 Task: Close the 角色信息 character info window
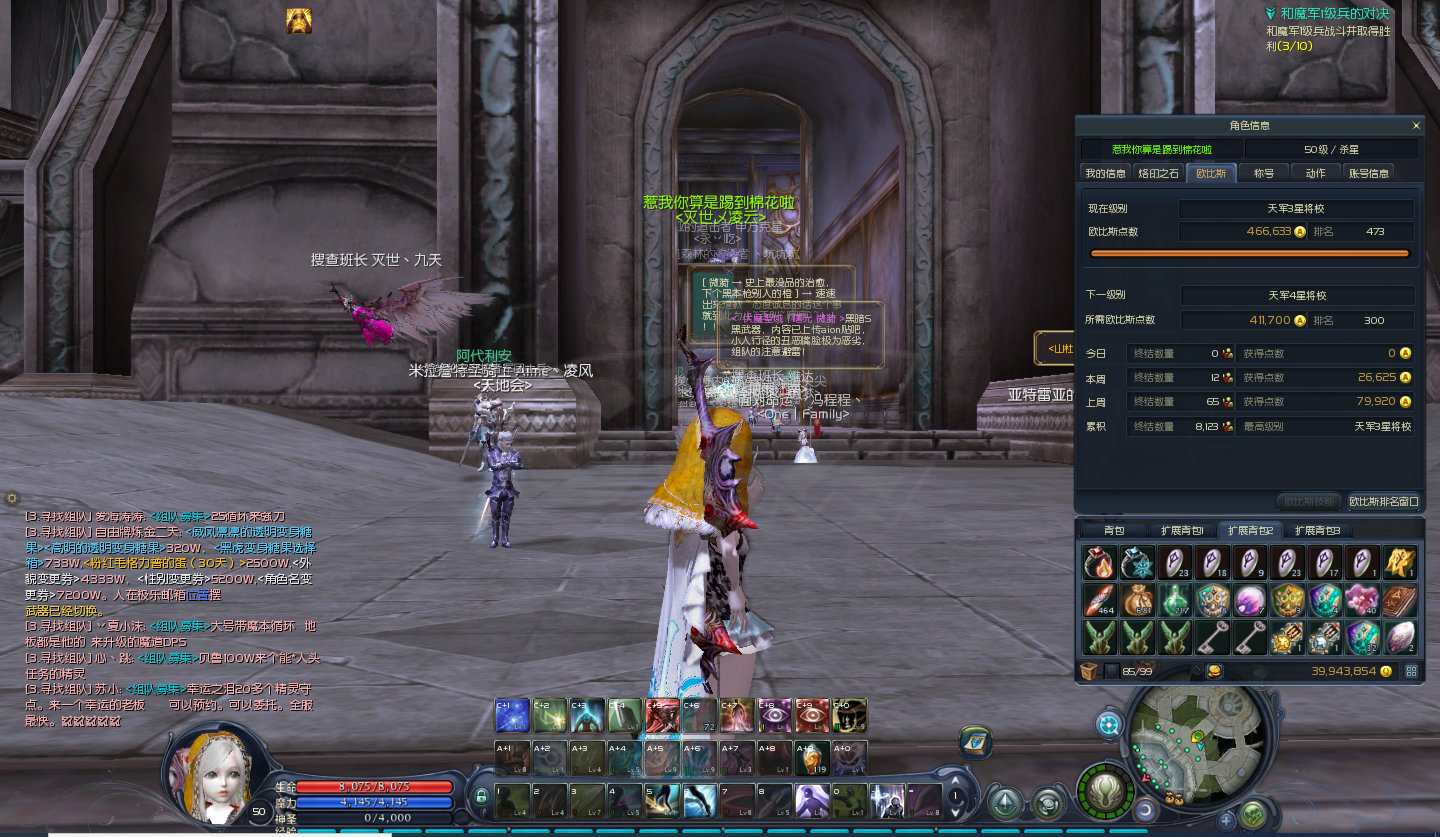[x=1415, y=126]
